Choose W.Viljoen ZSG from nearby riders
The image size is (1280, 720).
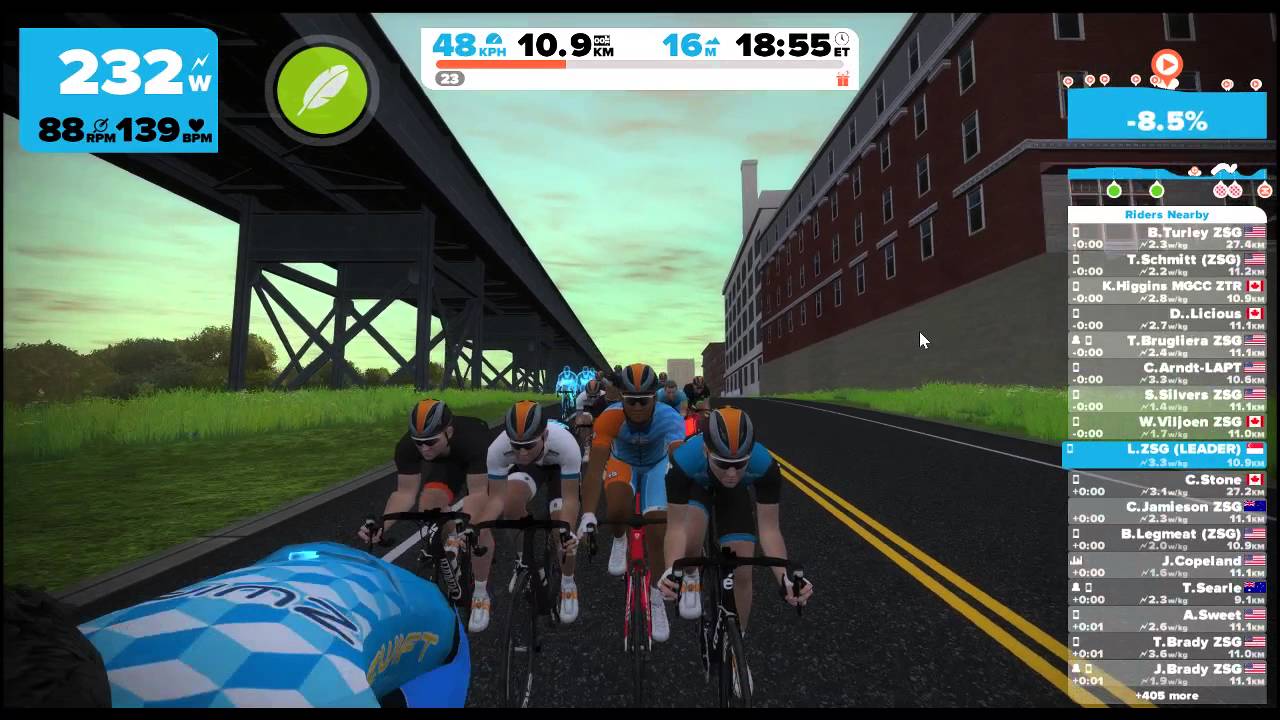pyautogui.click(x=1166, y=427)
